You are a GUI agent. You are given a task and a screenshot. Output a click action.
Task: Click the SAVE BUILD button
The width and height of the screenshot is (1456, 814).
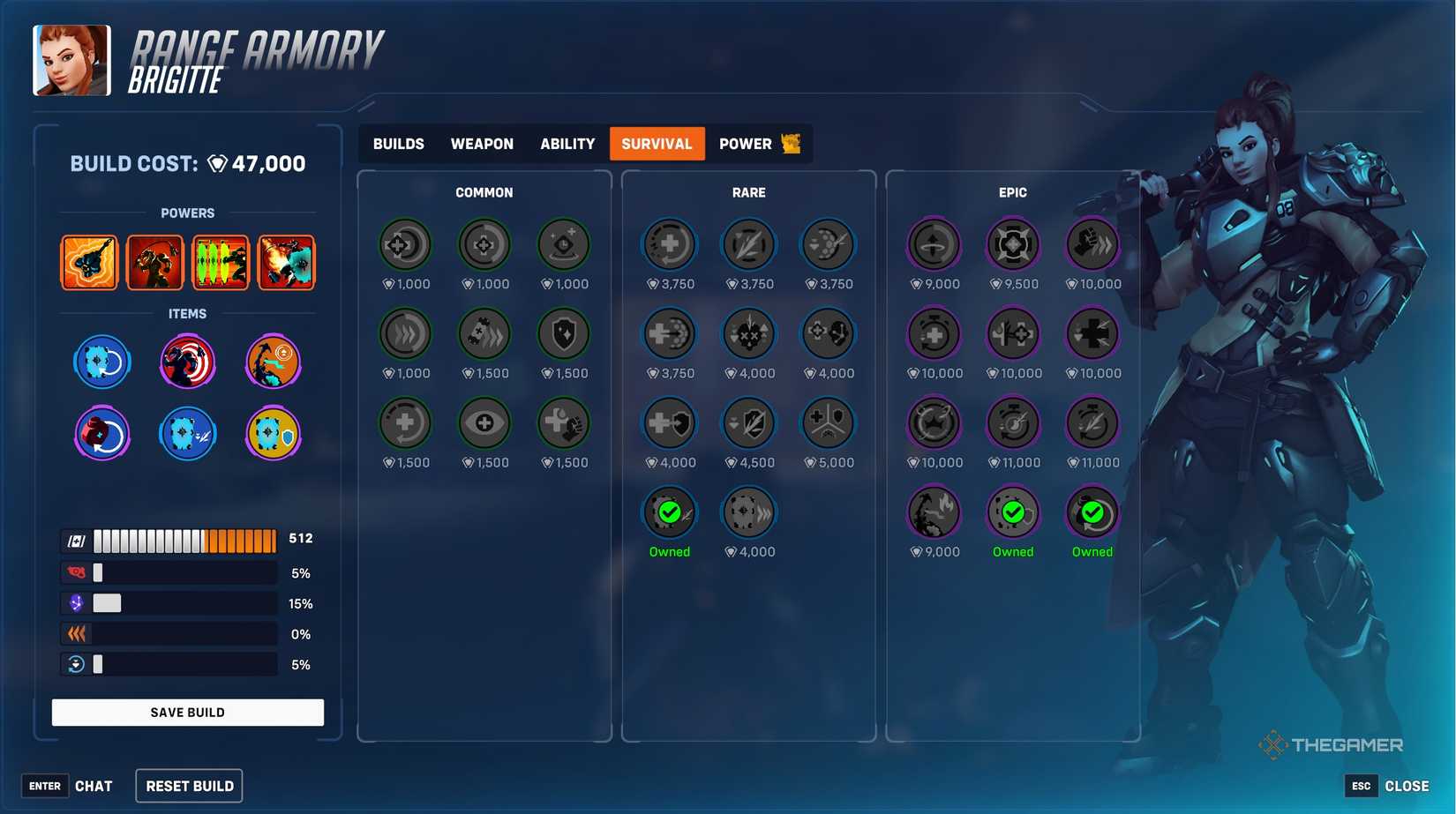(187, 712)
